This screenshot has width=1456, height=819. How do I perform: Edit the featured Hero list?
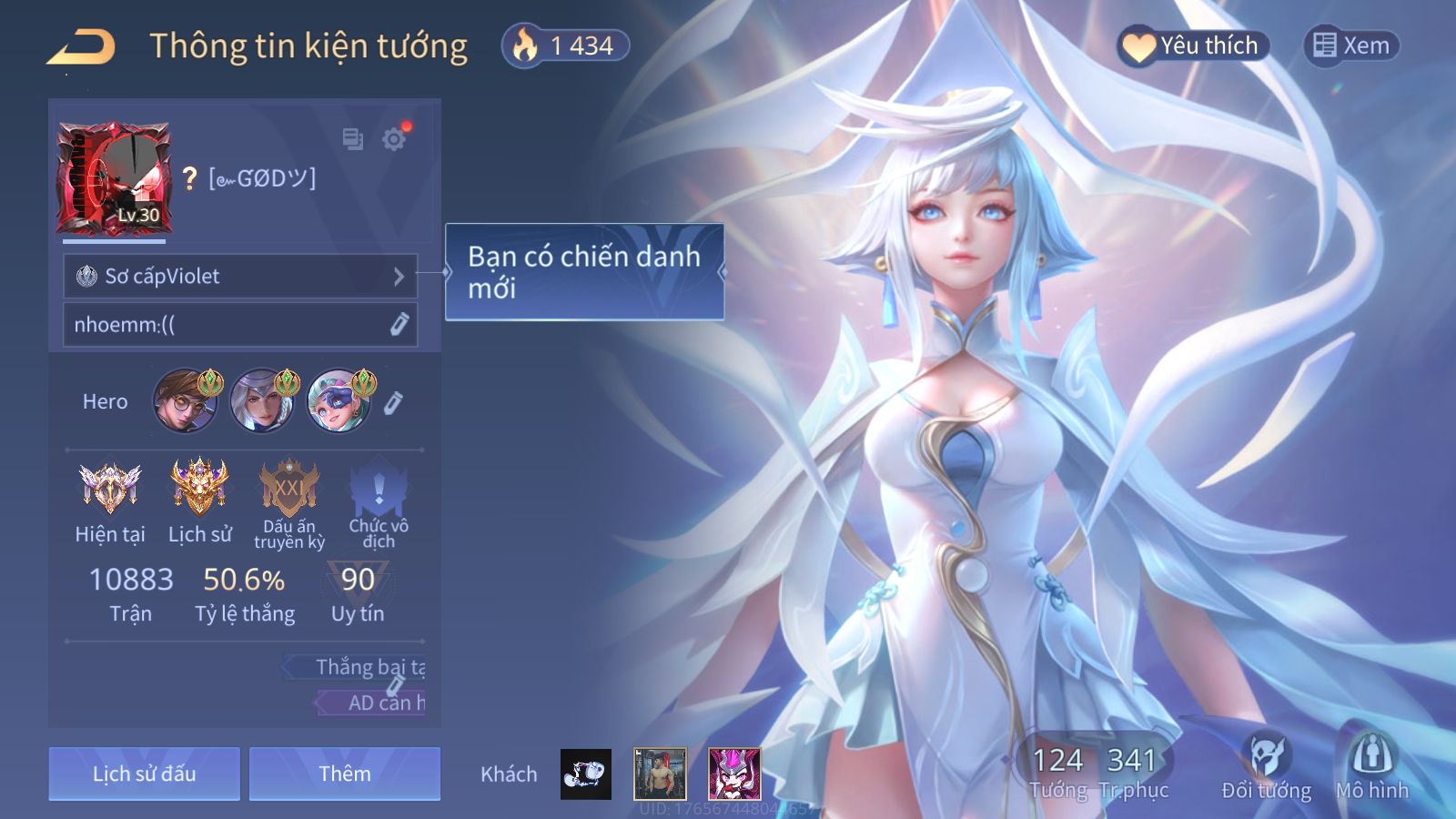393,402
